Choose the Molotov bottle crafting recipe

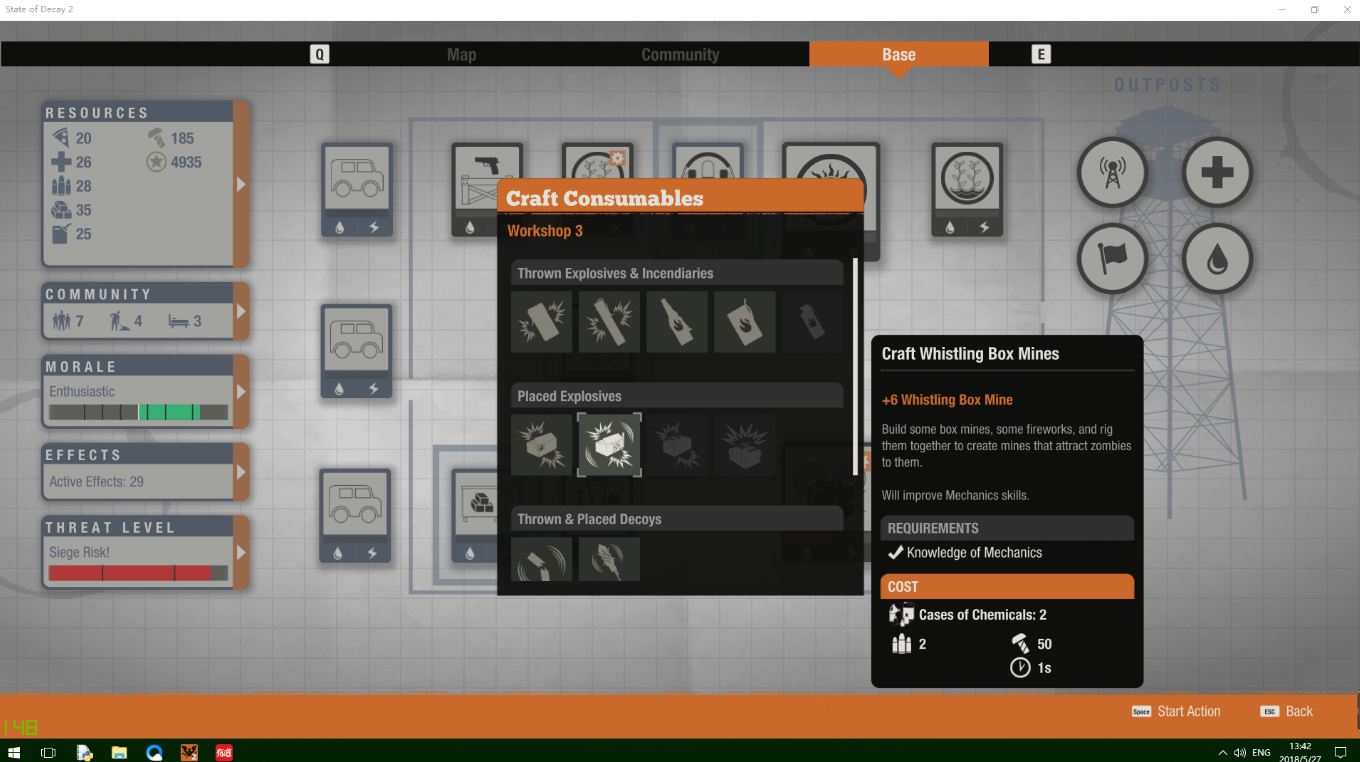tap(677, 322)
